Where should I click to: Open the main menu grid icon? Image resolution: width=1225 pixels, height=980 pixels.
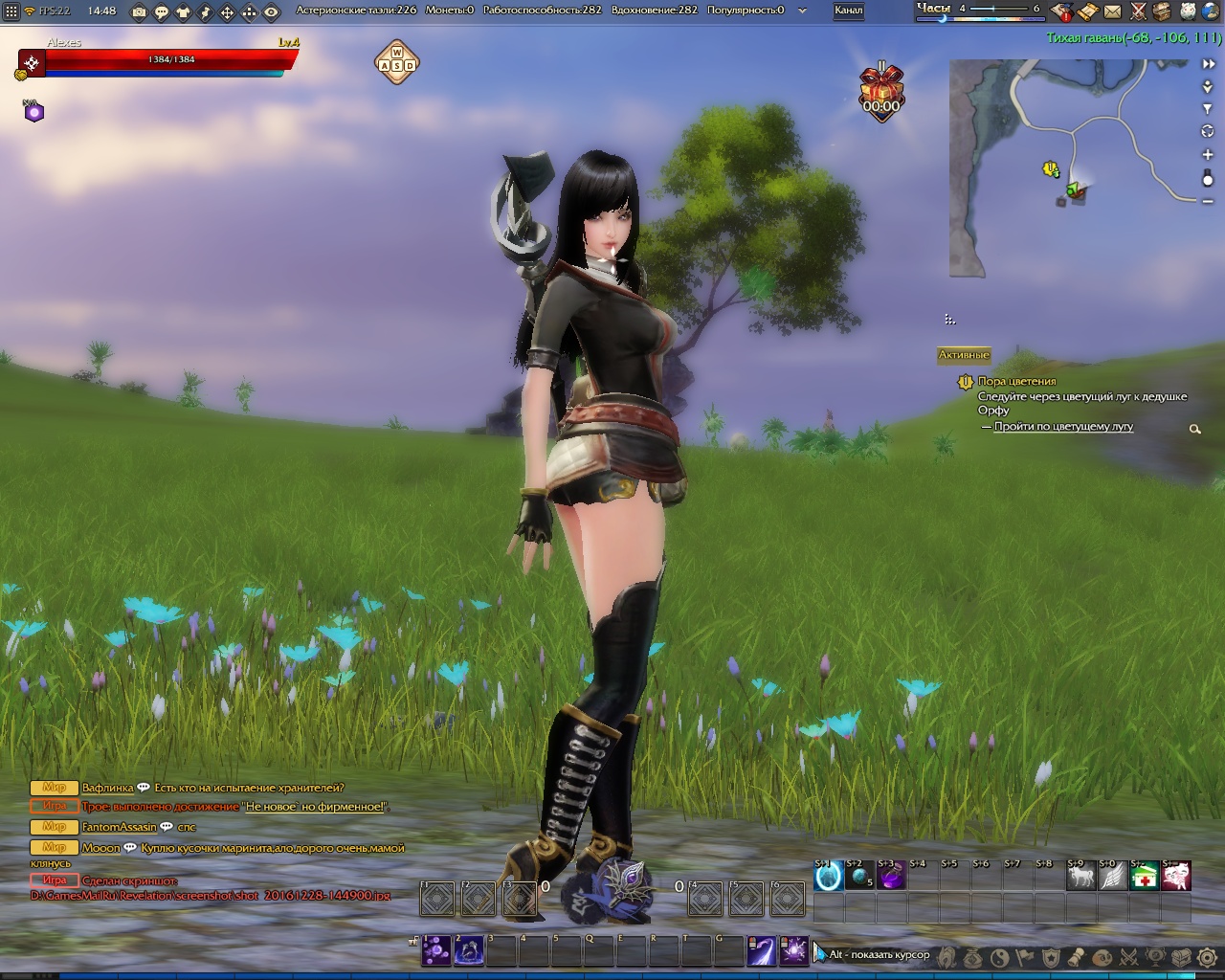point(11,11)
